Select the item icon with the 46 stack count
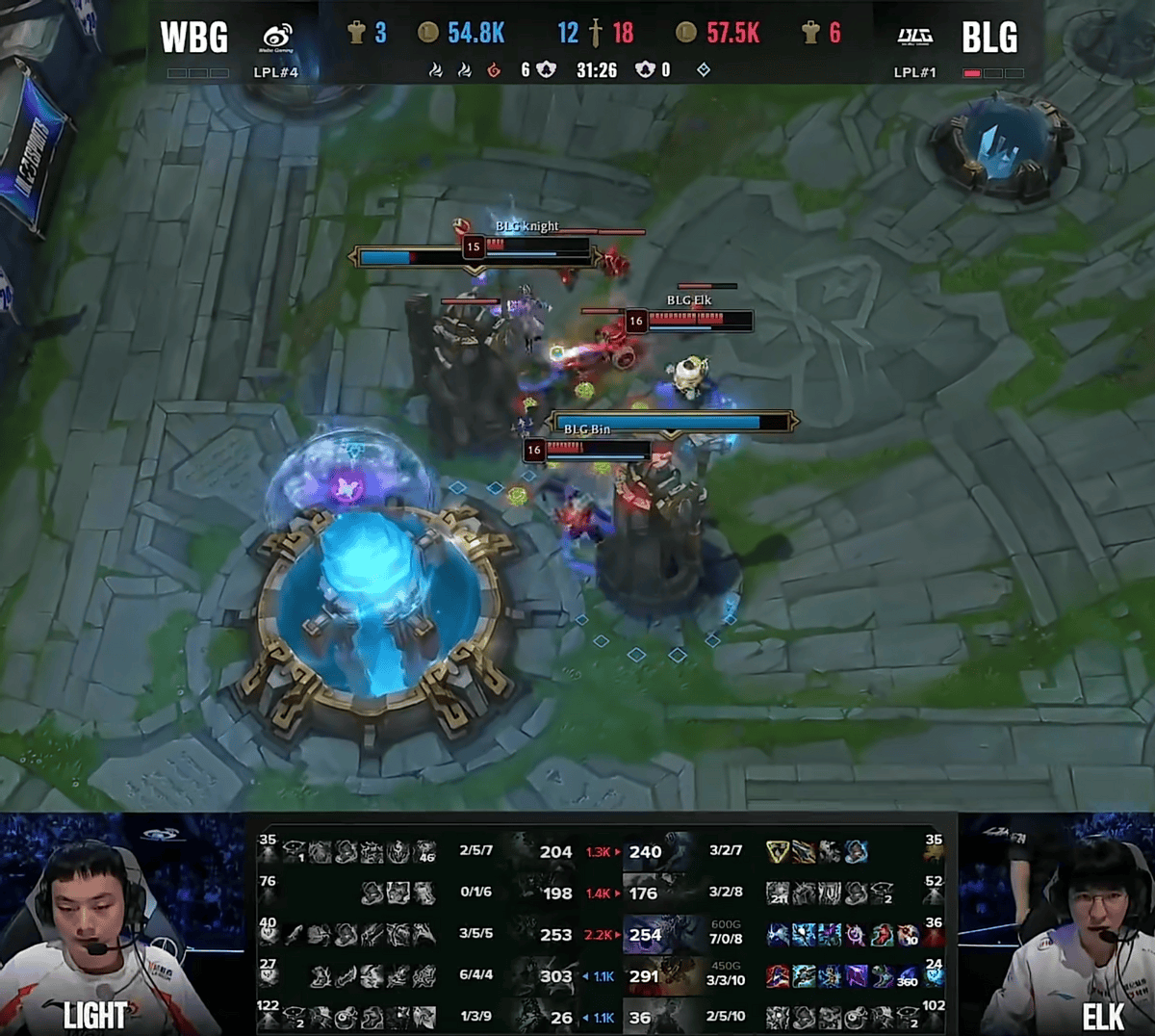 (424, 852)
